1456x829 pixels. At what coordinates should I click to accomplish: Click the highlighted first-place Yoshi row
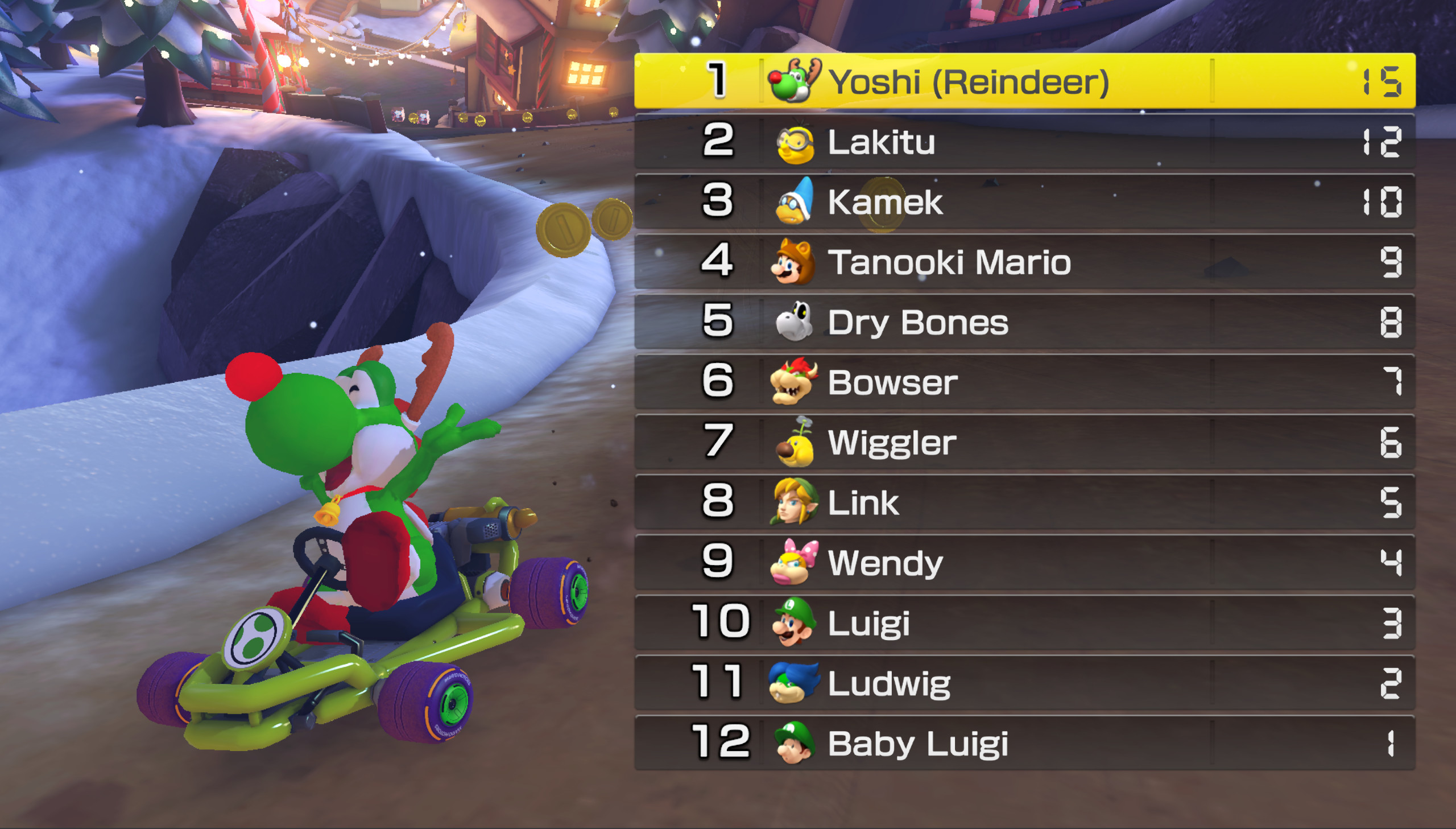click(x=1024, y=81)
